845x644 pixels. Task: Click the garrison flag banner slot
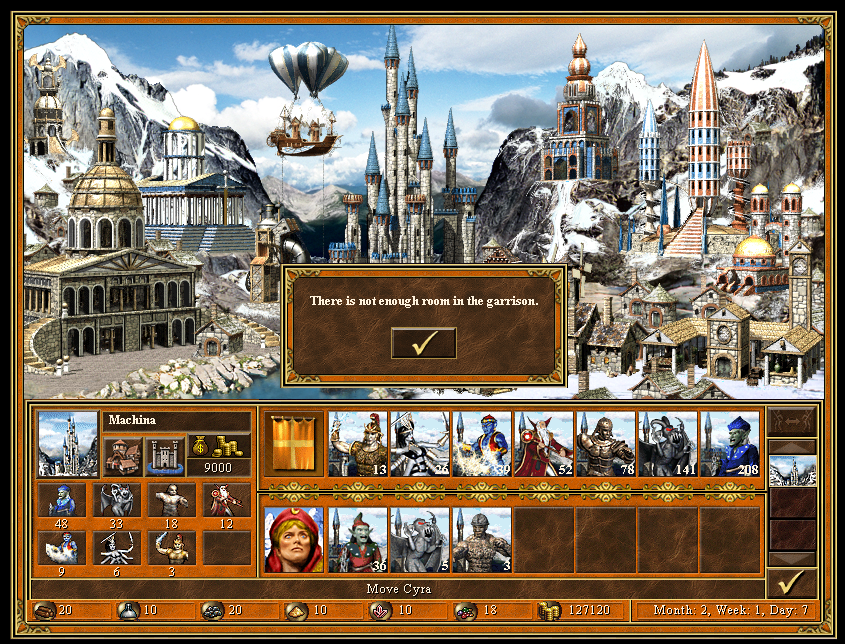coord(294,444)
